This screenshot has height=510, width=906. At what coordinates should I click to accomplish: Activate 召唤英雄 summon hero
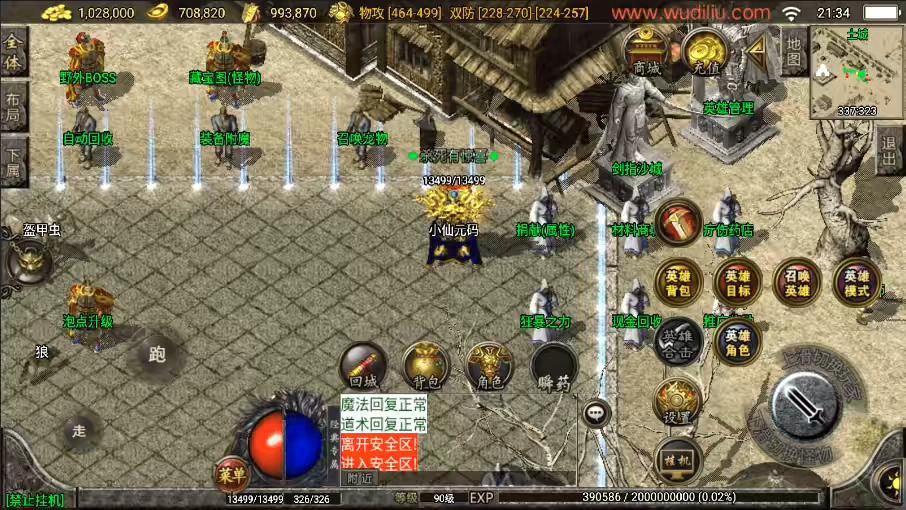[x=797, y=282]
